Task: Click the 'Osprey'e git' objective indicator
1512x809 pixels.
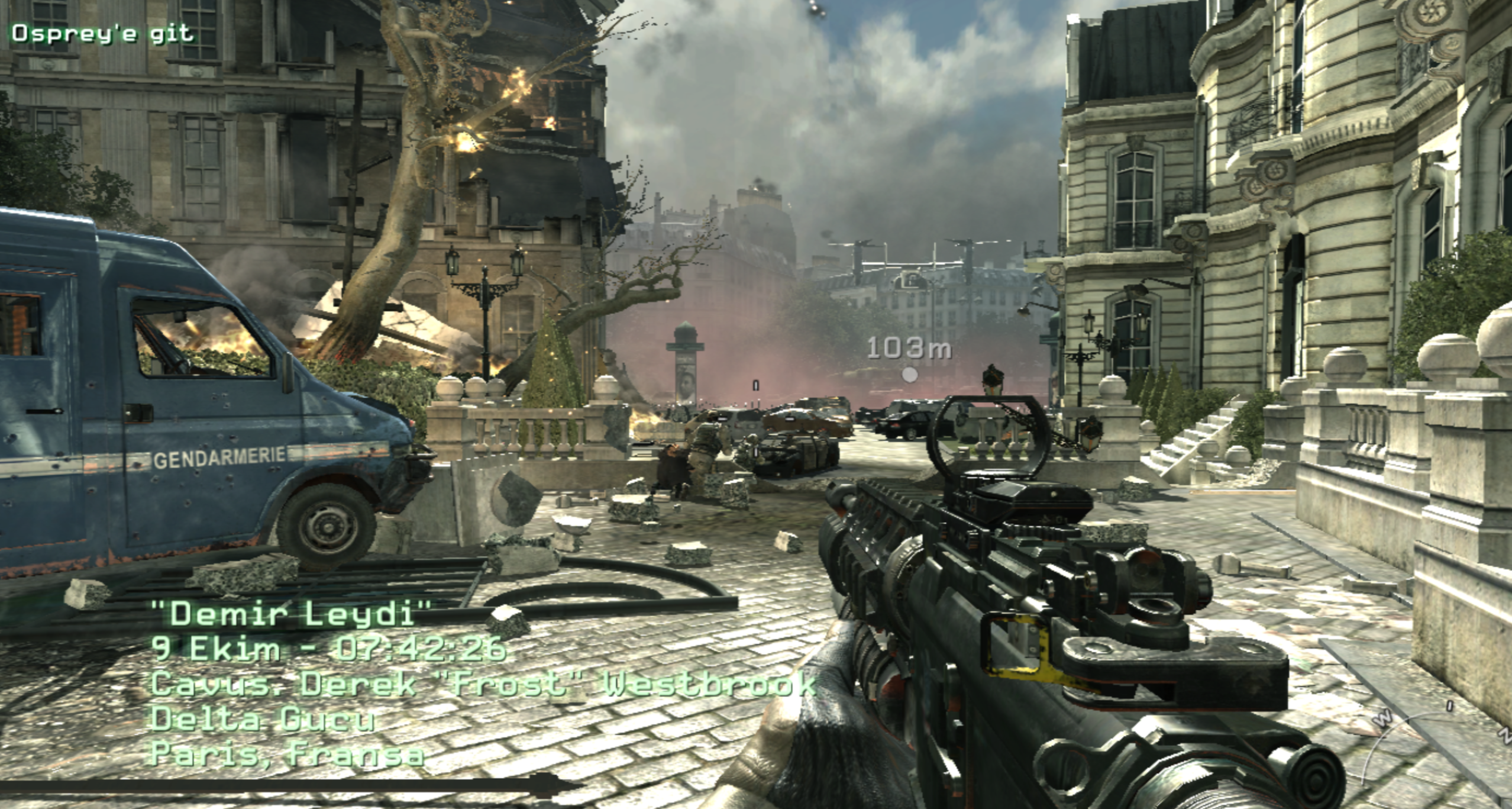Action: tap(102, 34)
